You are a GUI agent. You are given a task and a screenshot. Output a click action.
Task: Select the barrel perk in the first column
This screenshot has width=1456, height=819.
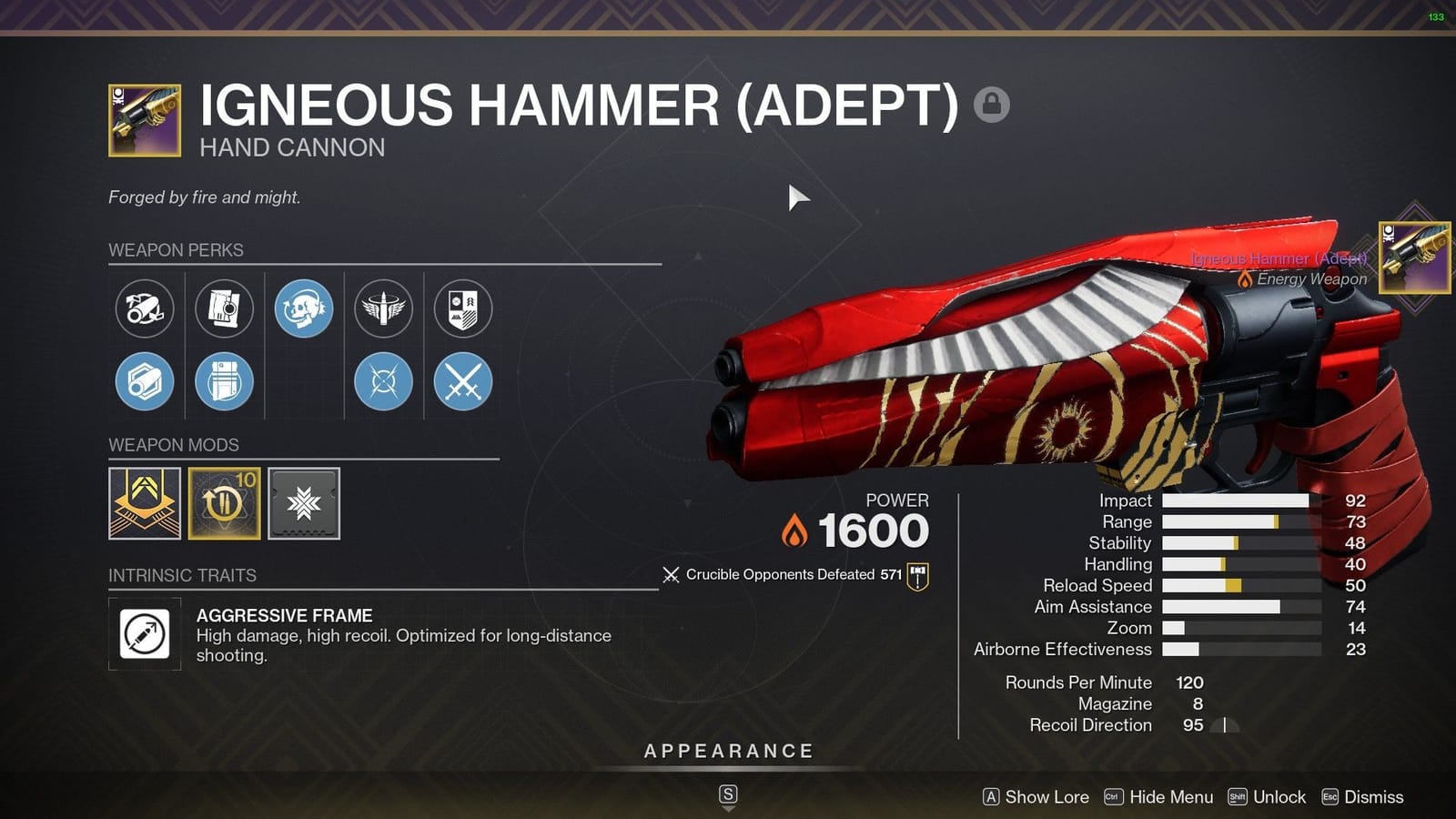coord(145,309)
